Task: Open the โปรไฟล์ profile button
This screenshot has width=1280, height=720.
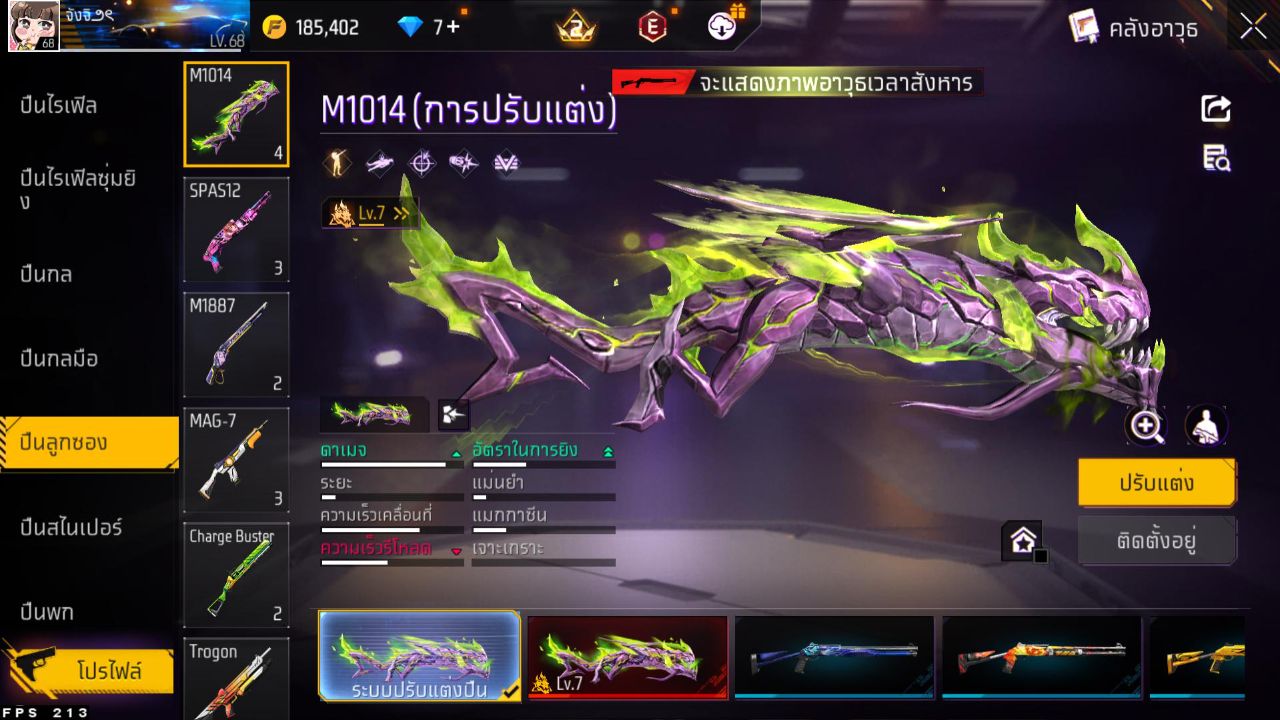Action: tap(108, 671)
